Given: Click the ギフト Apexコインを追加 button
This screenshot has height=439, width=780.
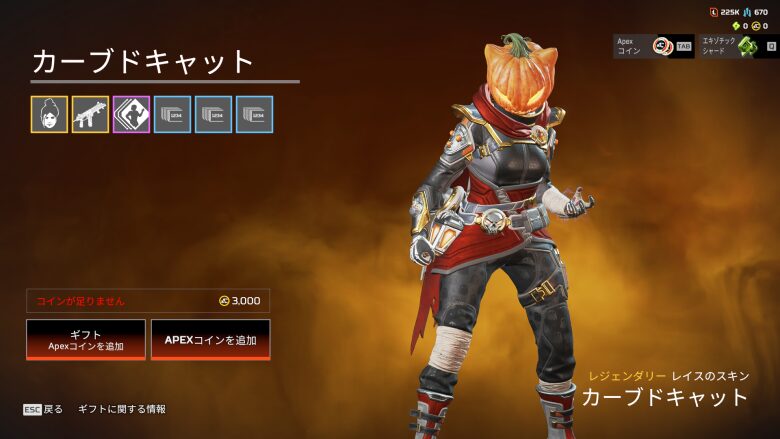Looking at the screenshot, I should click(86, 340).
